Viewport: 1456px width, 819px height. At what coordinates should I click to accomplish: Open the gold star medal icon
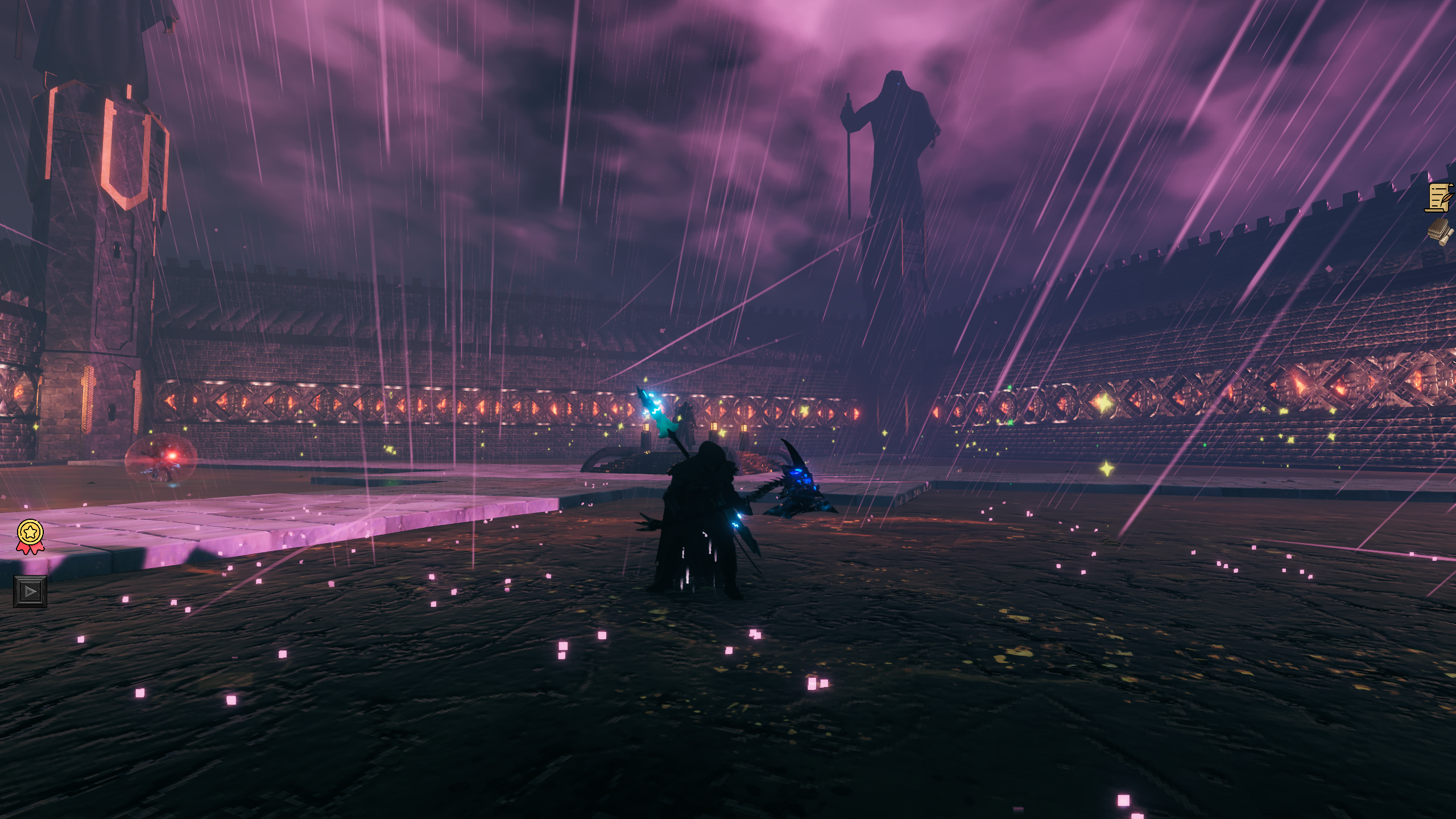coord(30,535)
